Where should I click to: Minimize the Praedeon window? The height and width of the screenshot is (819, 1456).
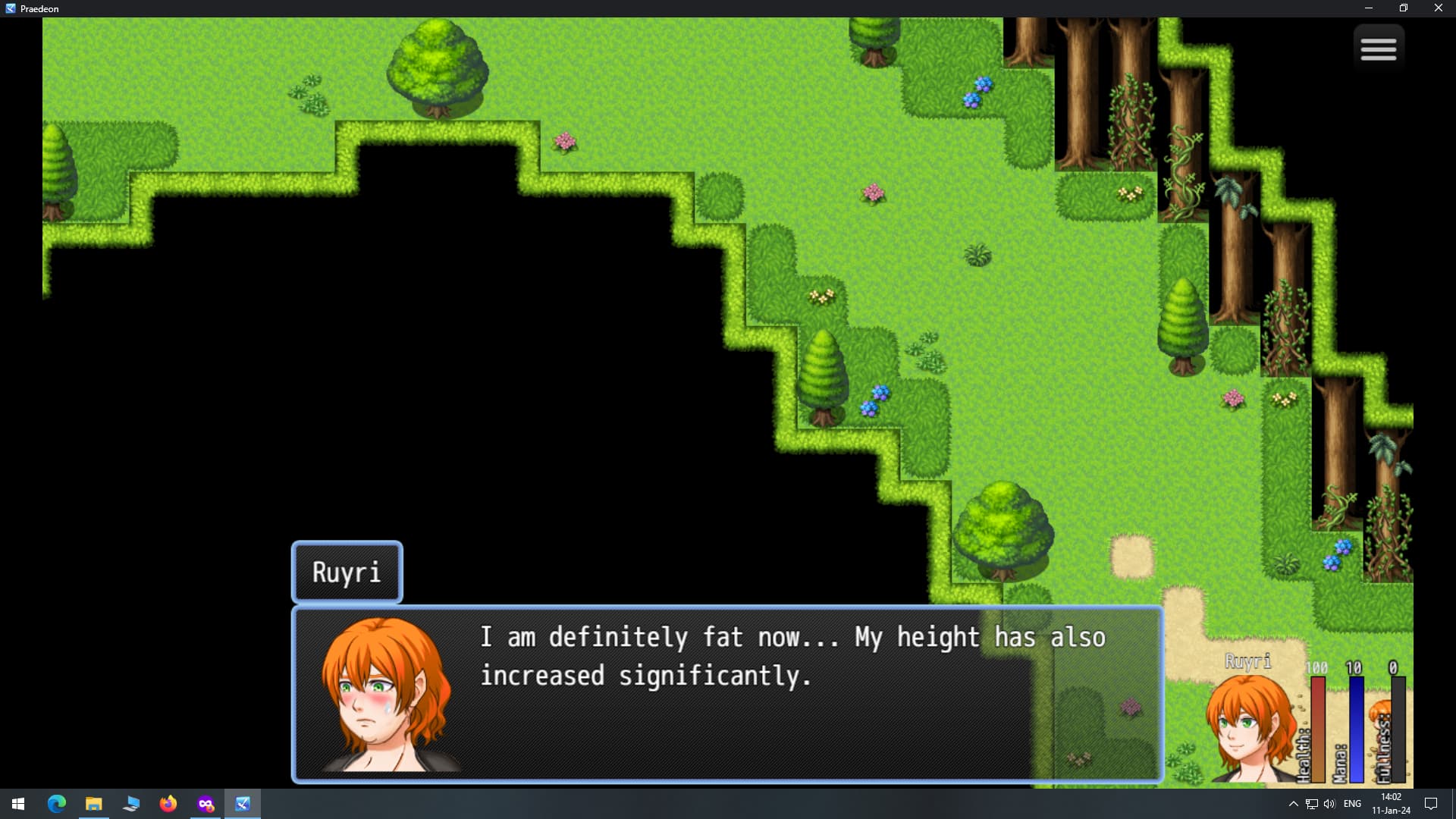pyautogui.click(x=1368, y=8)
